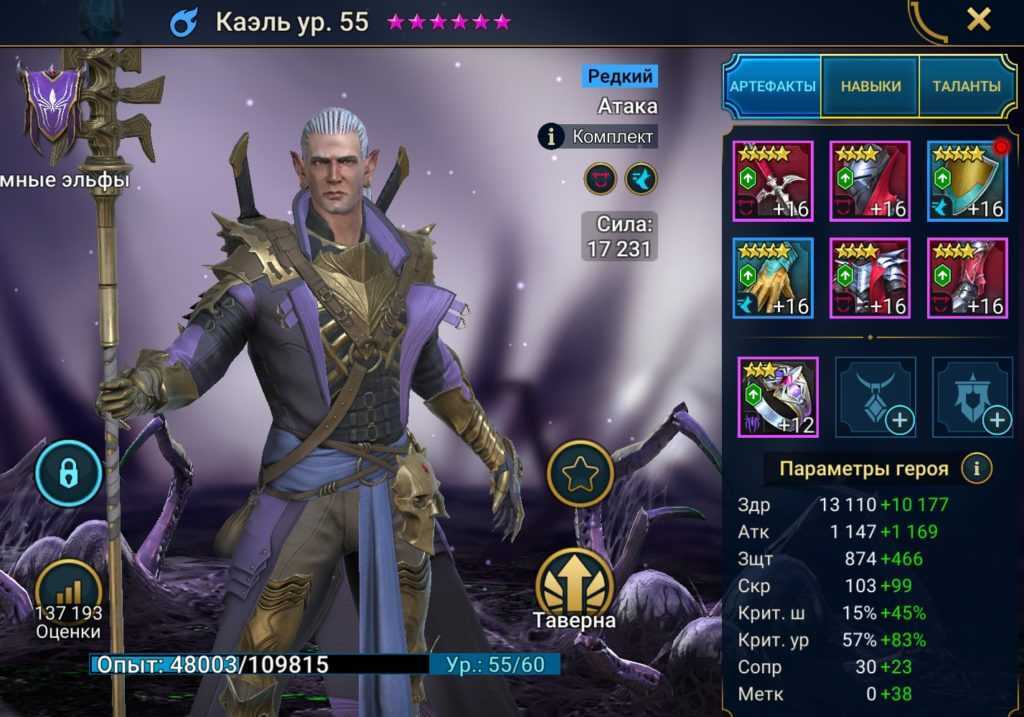
Task: Select the equipped weapon artifact slot
Action: [x=772, y=181]
